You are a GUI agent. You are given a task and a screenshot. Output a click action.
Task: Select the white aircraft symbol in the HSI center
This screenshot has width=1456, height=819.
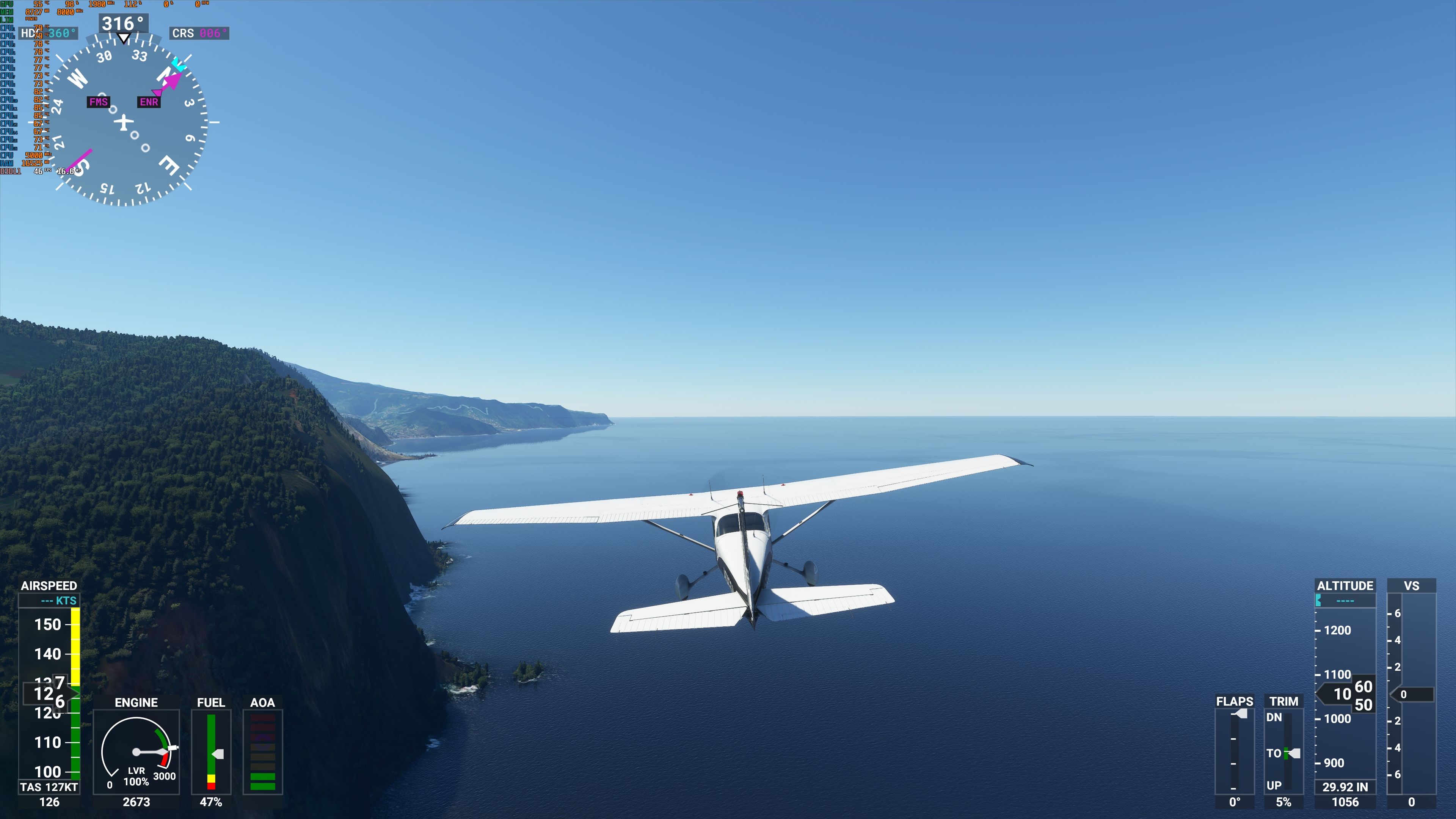[124, 121]
